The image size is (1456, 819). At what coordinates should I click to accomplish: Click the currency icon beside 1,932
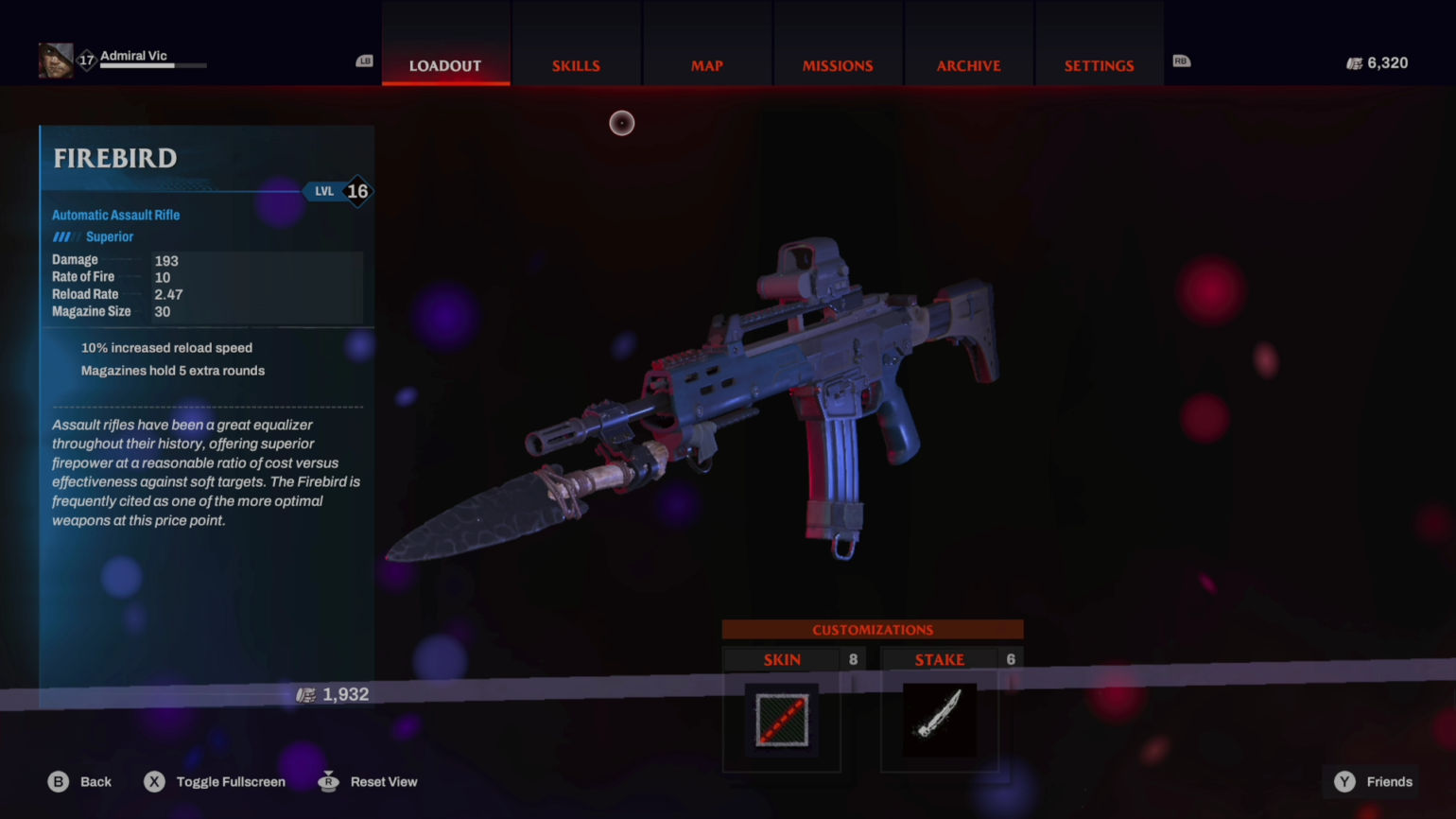(x=304, y=694)
